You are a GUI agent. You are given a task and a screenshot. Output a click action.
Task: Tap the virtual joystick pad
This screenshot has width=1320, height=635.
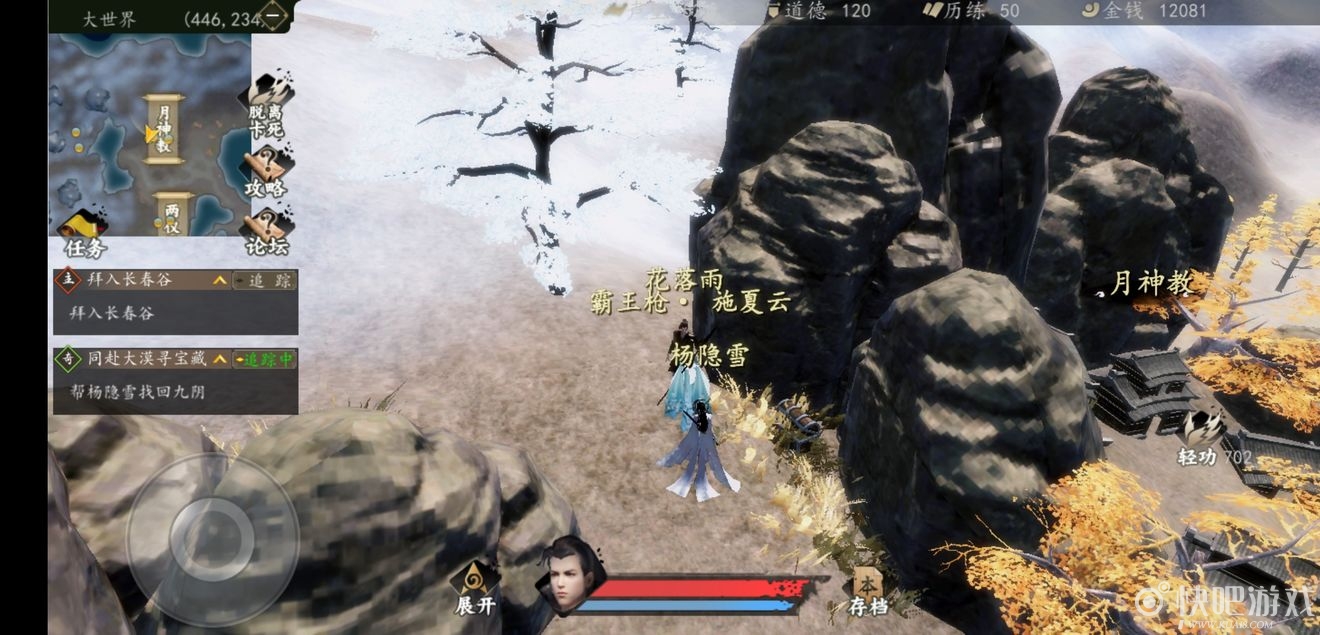coord(212,540)
